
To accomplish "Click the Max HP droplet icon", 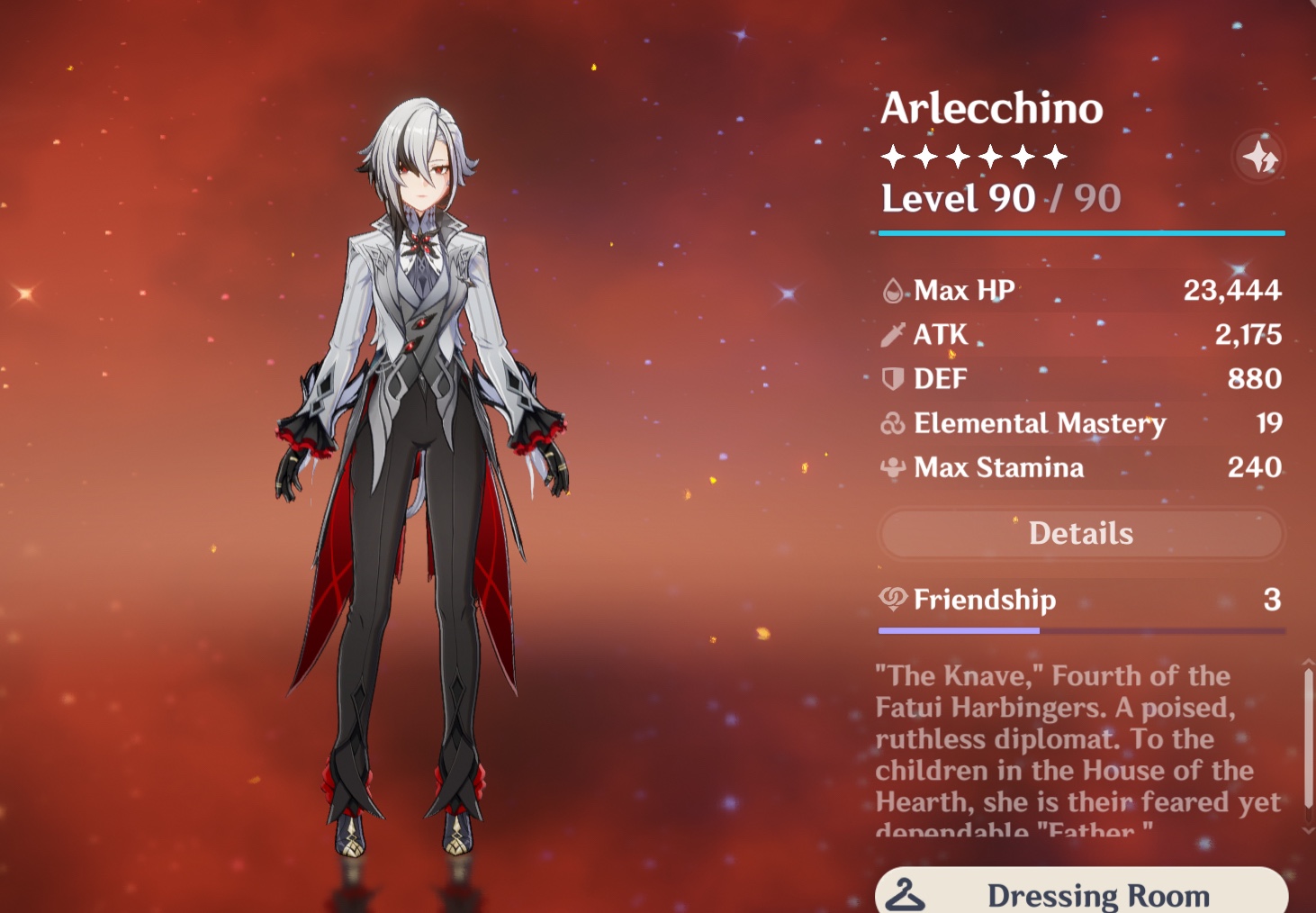I will (x=892, y=290).
